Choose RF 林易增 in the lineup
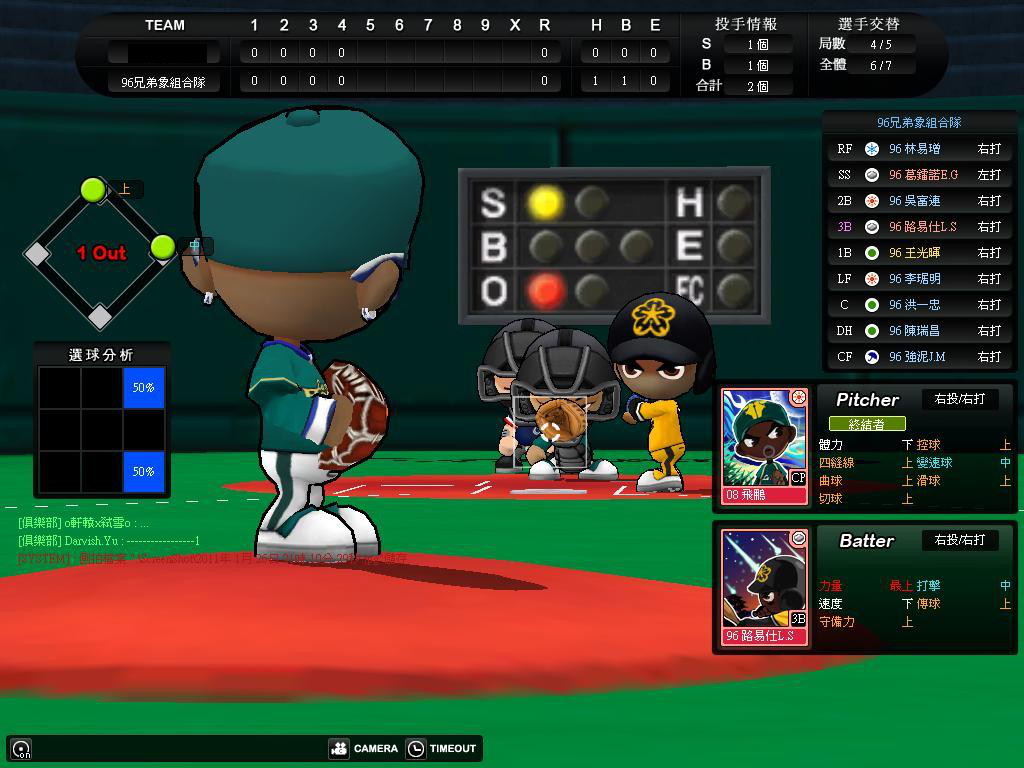 click(919, 149)
